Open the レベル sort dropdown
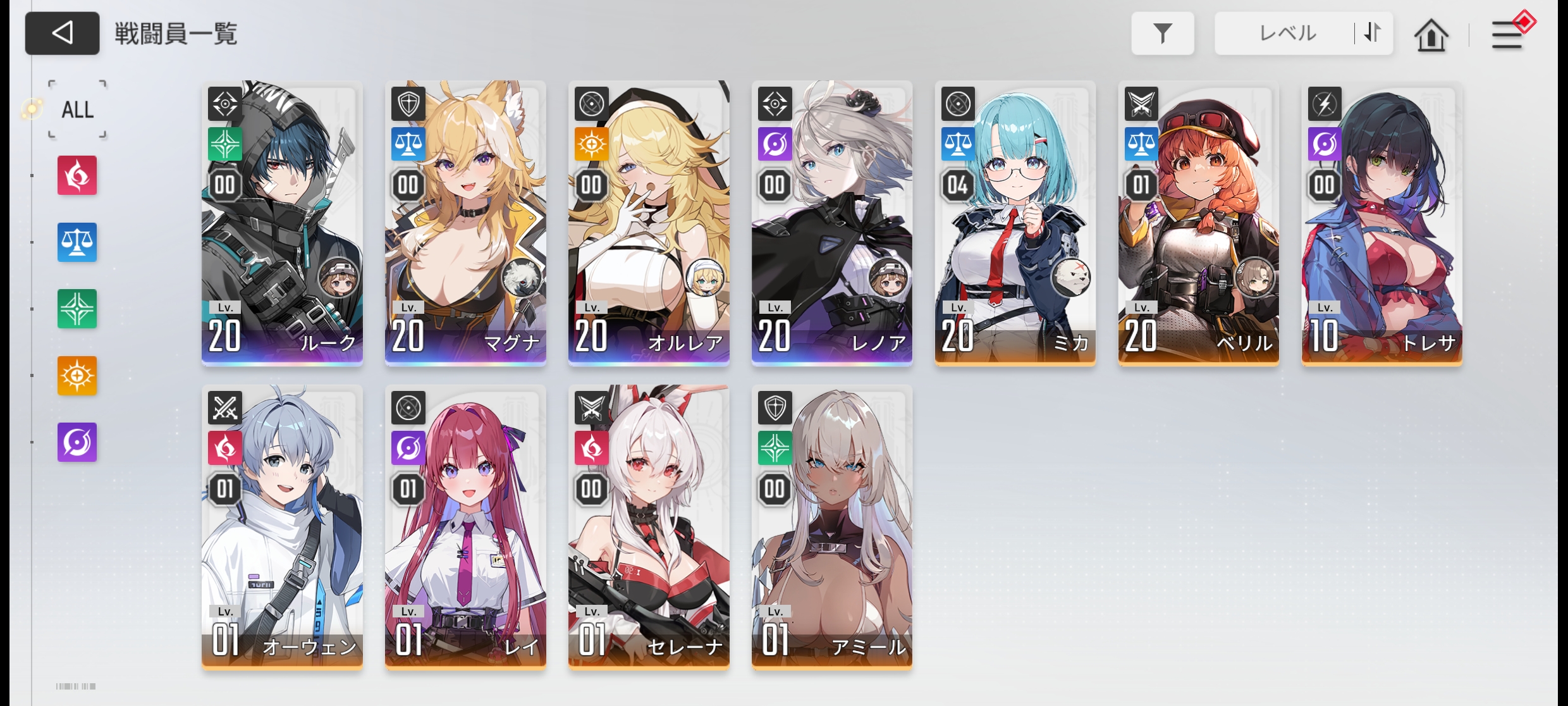The height and width of the screenshot is (706, 1568). [1286, 33]
